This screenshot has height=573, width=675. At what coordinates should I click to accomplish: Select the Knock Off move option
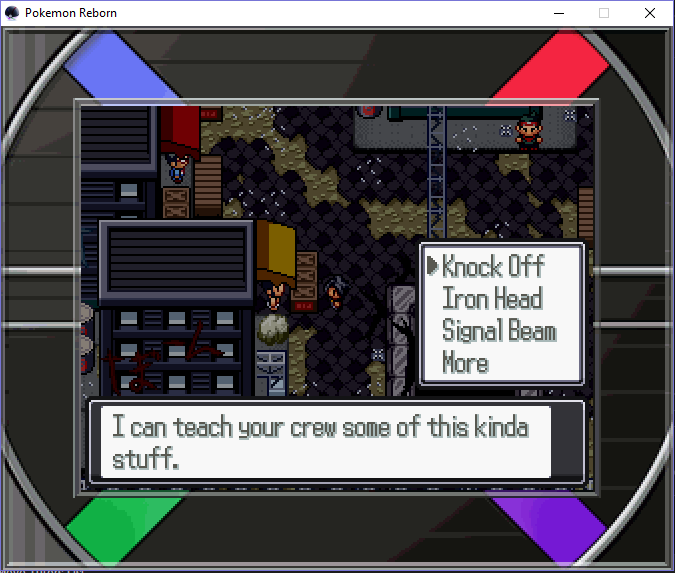point(493,267)
